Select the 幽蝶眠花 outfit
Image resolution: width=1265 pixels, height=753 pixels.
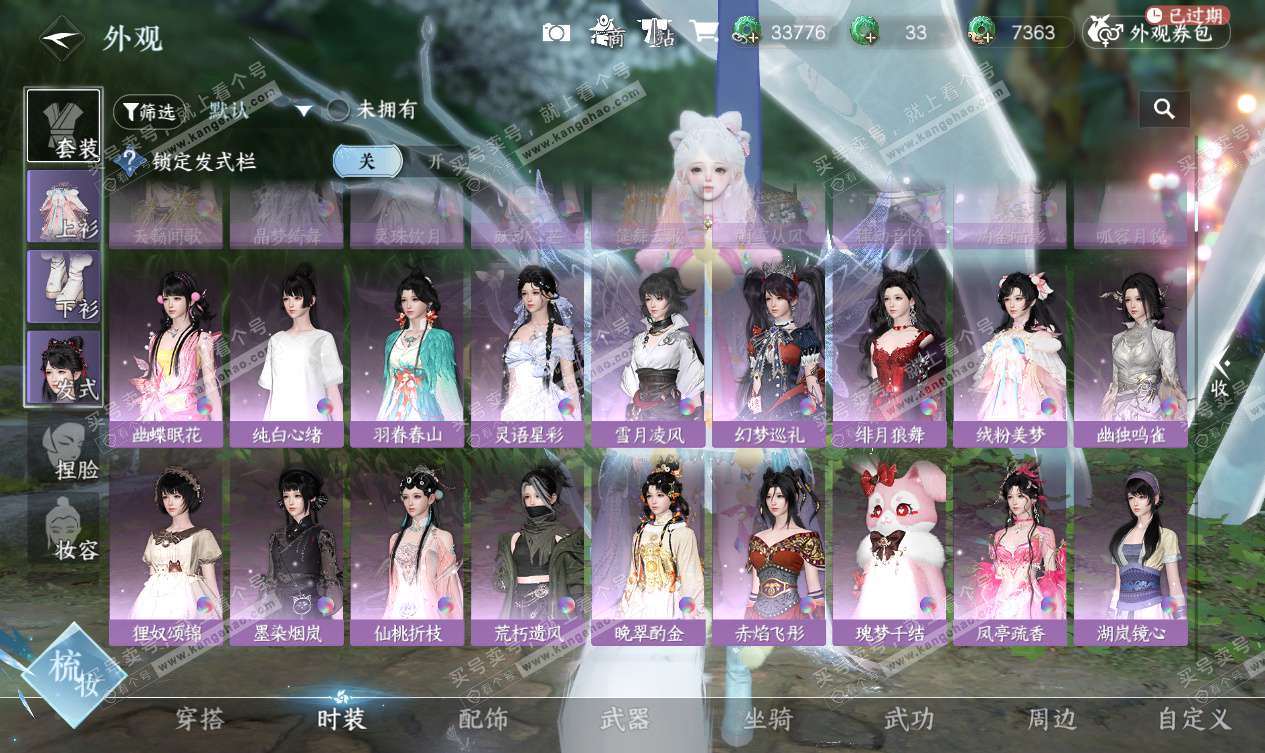point(166,356)
